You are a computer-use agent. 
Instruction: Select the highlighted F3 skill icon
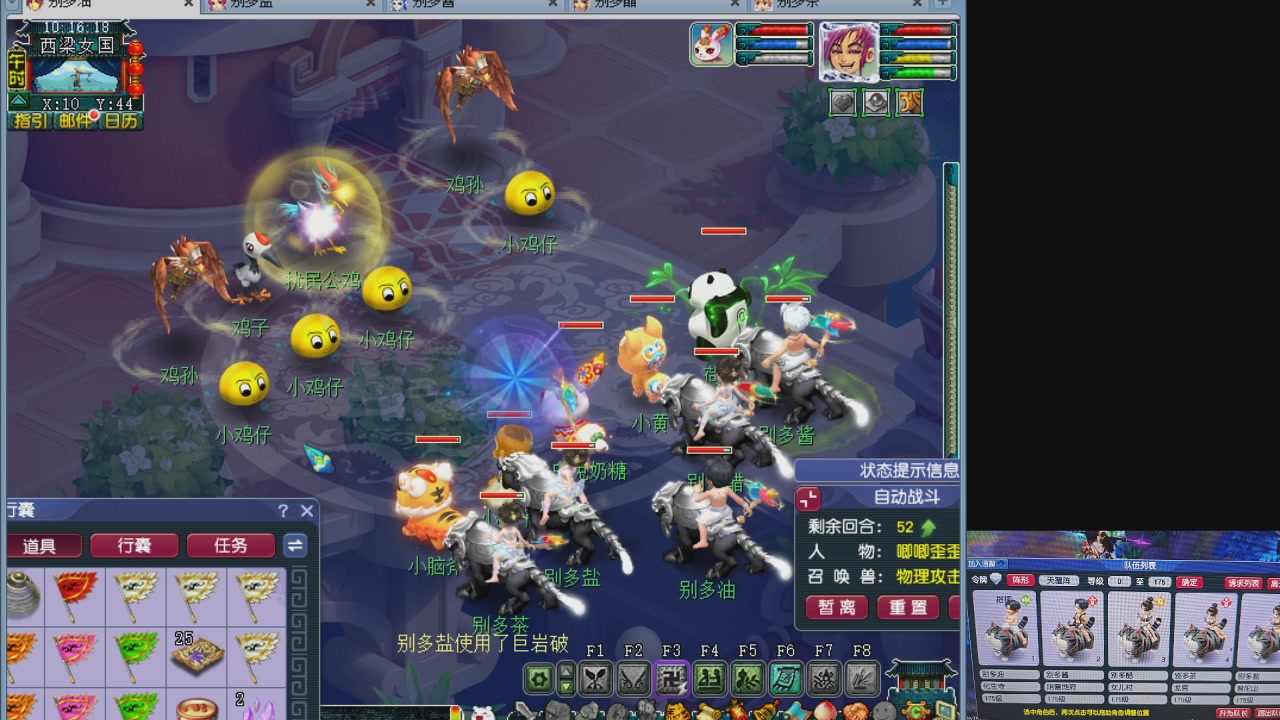point(672,676)
